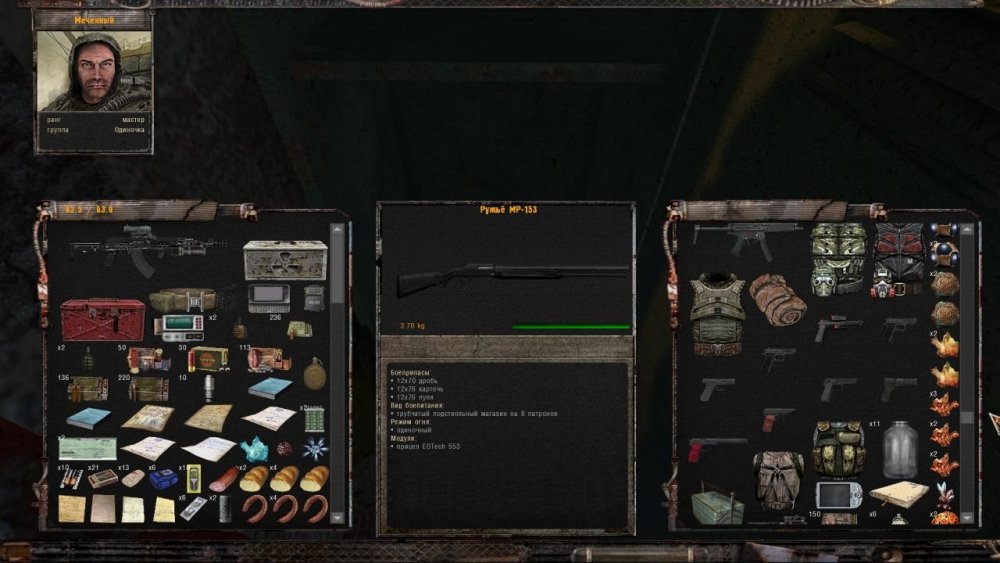Pick the empty glass jar
The height and width of the screenshot is (563, 1000).
(899, 449)
